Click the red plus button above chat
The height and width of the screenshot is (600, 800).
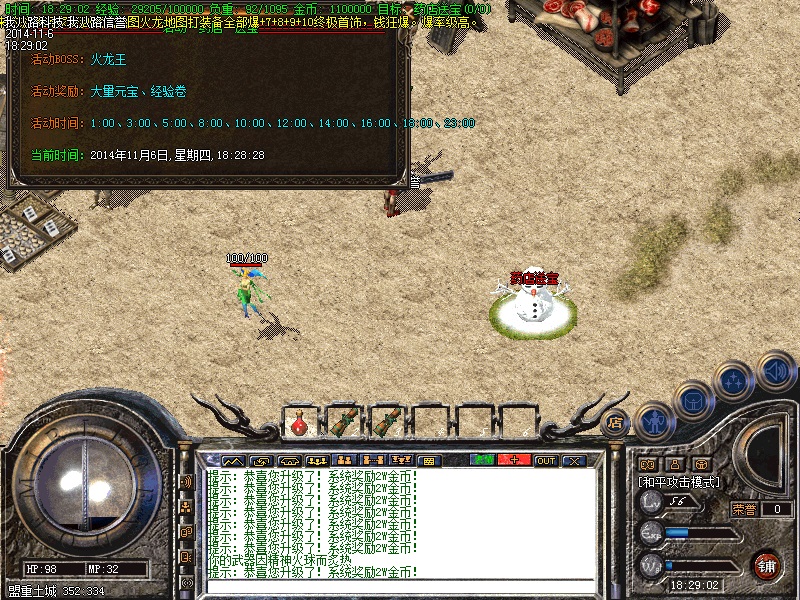pos(514,461)
